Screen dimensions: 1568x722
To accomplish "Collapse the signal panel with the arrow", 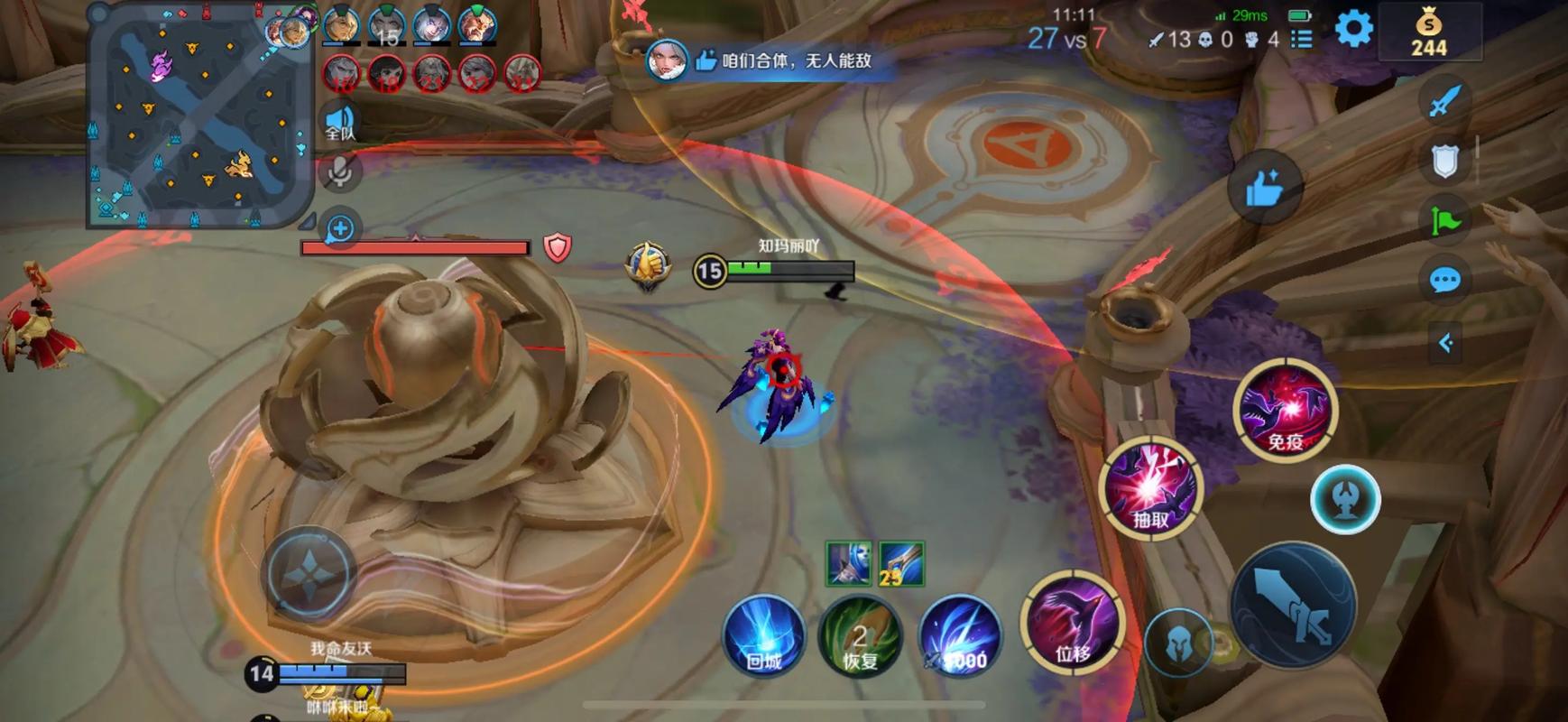I will (x=1445, y=343).
